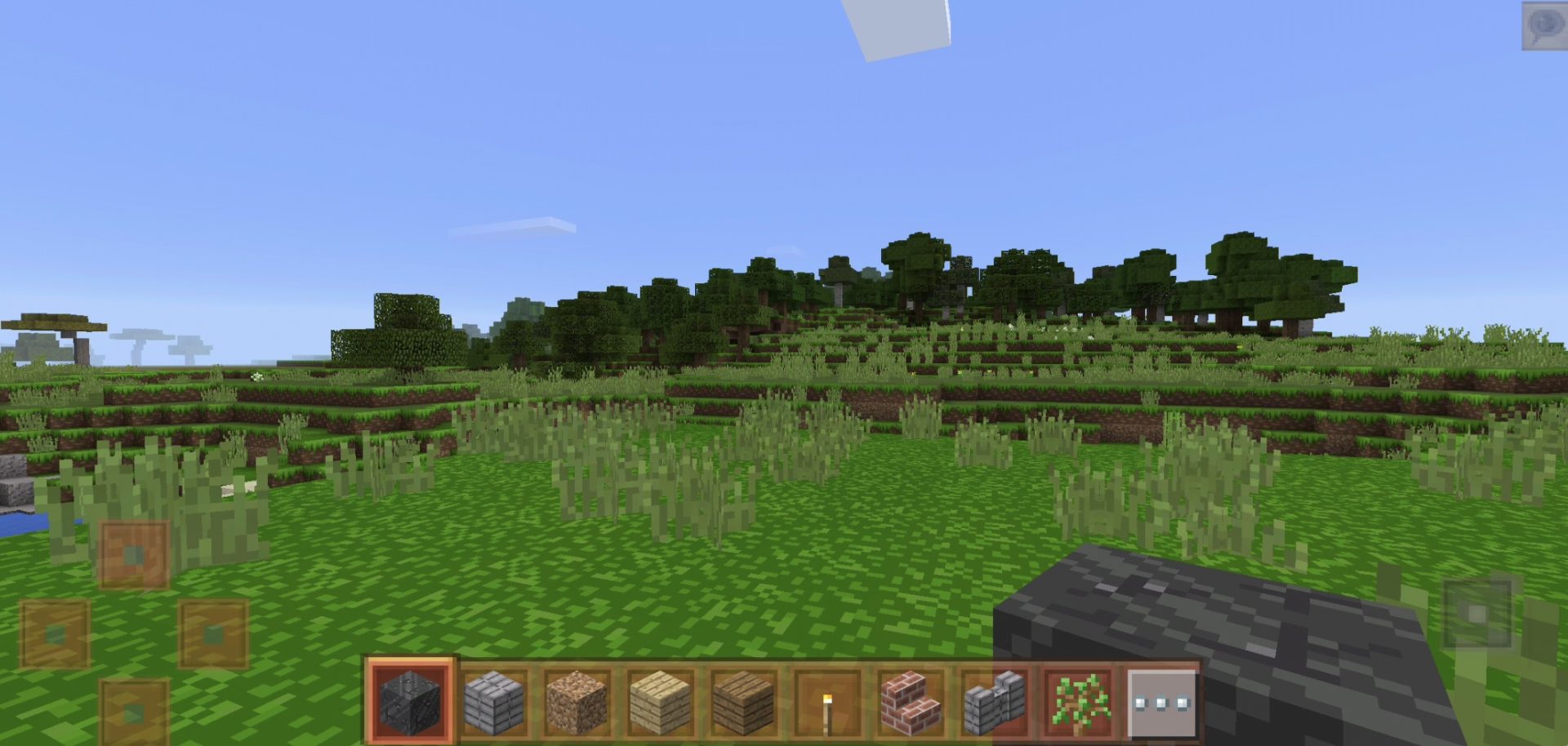Select the sapling hotbar slot
This screenshot has width=1568, height=746.
(1079, 702)
